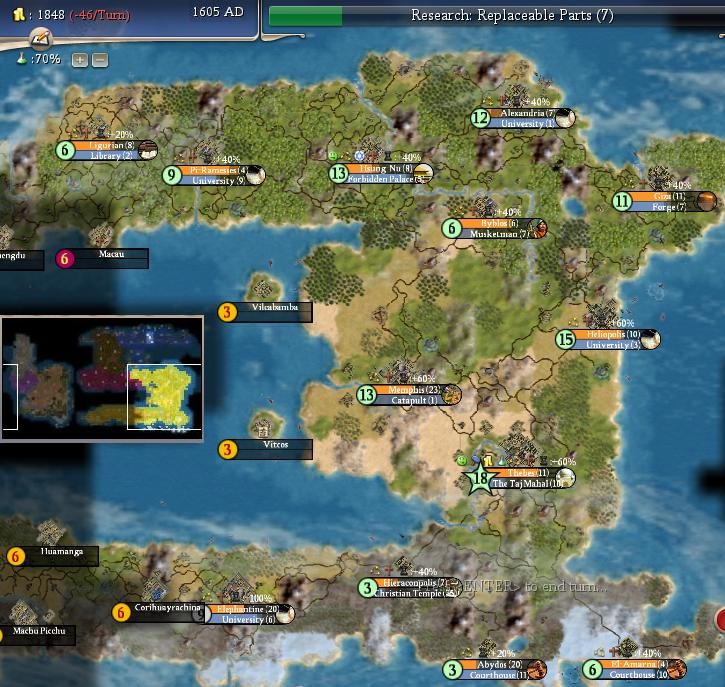The height and width of the screenshot is (687, 725).
Task: Open the technology advisor notepad icon
Action: pyautogui.click(x=40, y=39)
